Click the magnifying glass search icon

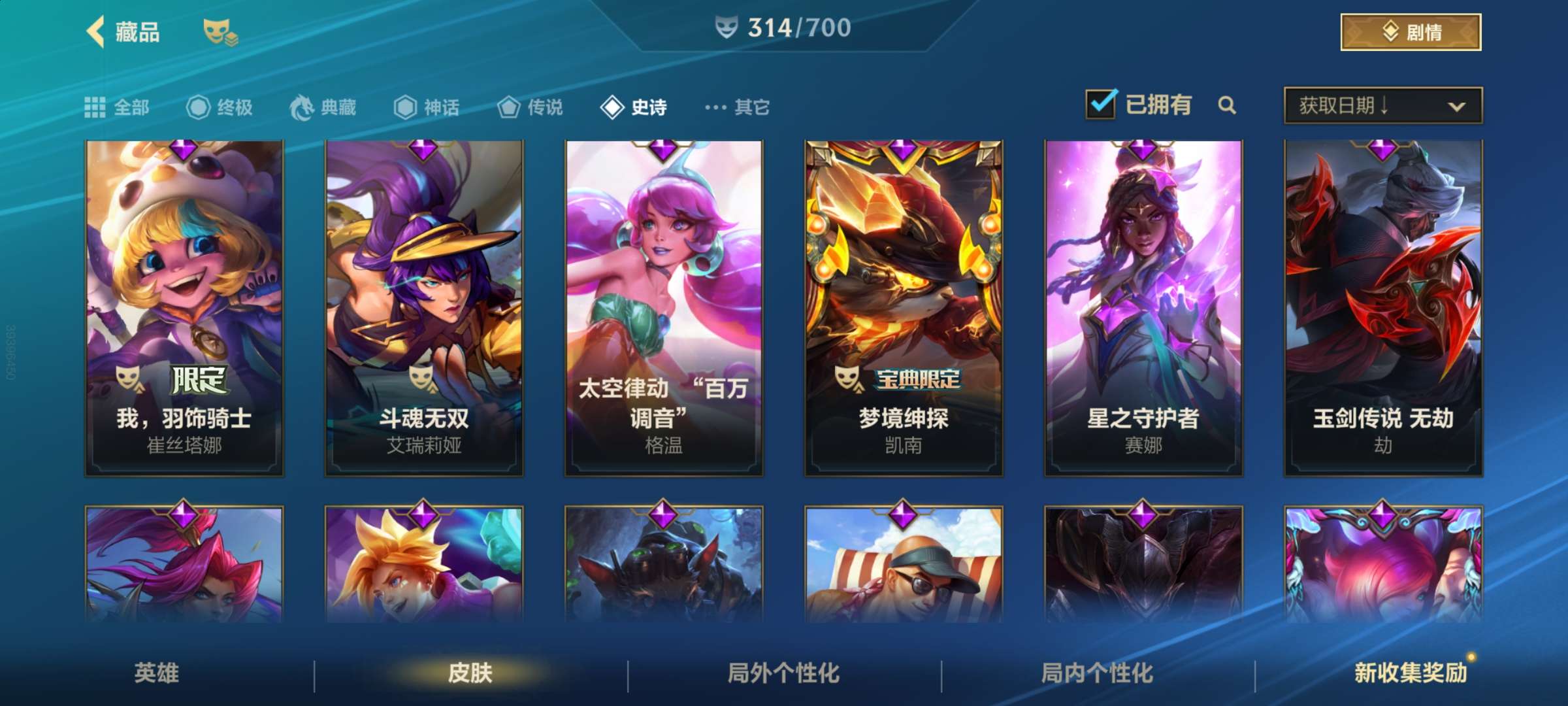tap(1227, 105)
